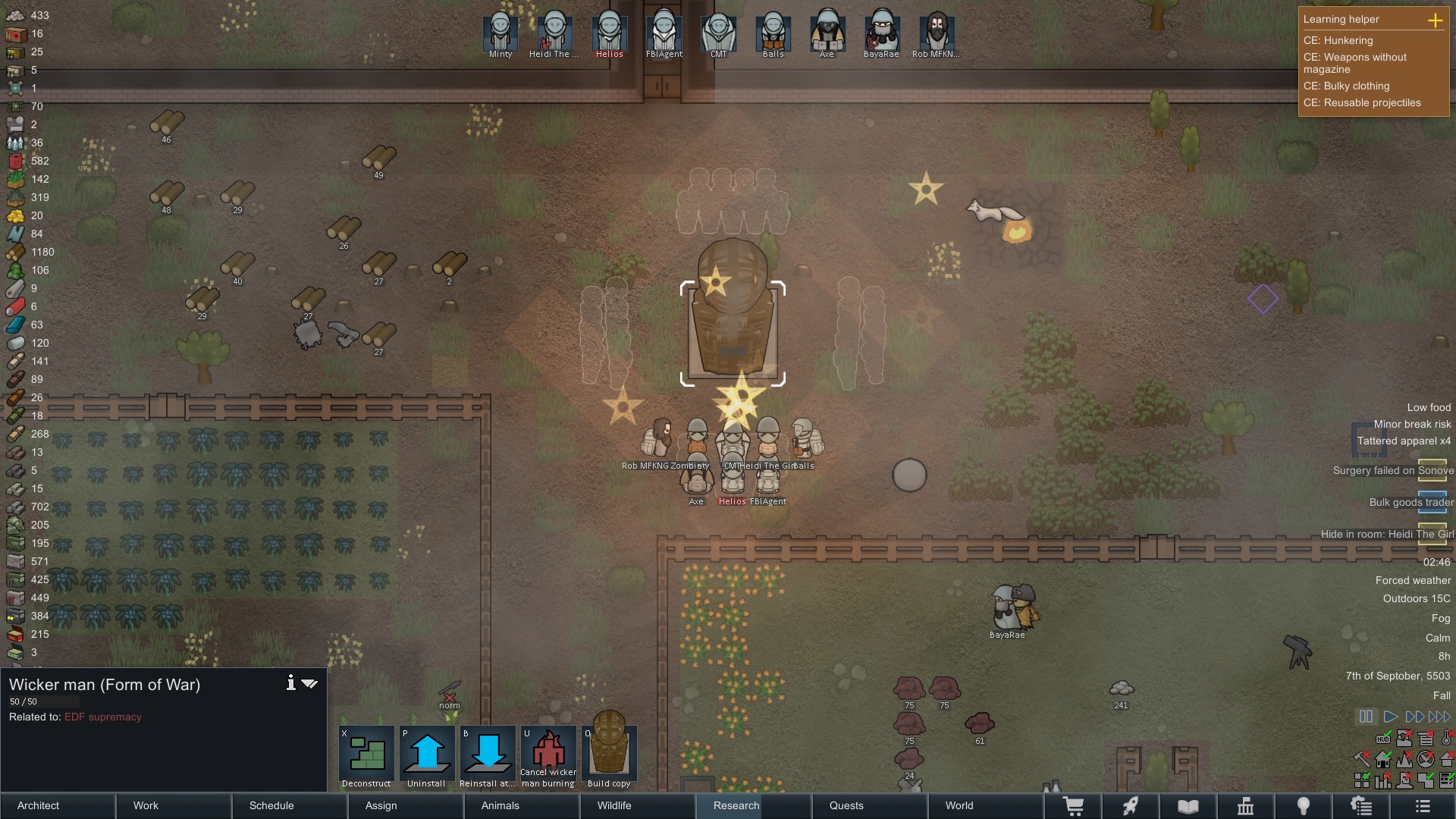1456x819 pixels.
Task: Pause the game with the pause button
Action: point(1366,717)
